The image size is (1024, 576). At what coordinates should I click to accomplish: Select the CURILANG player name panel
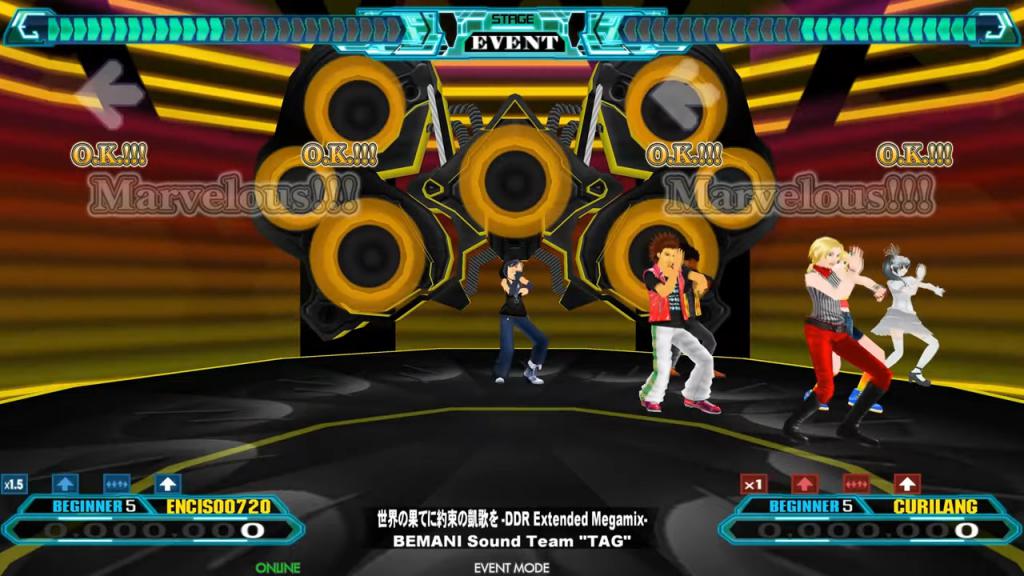coord(934,507)
